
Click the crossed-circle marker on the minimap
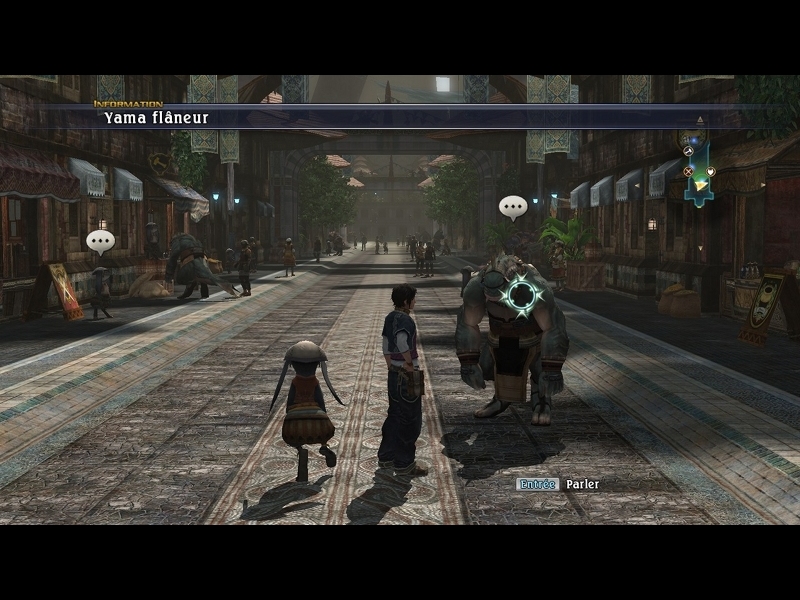click(x=688, y=172)
